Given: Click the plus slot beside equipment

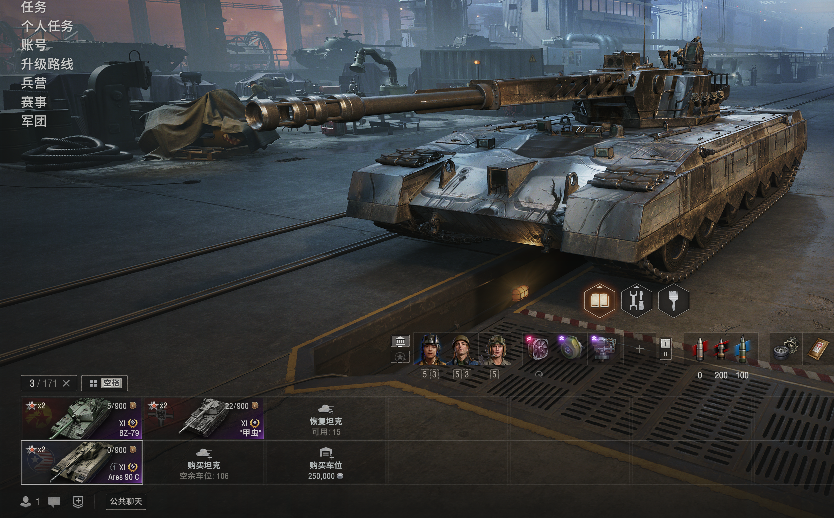Looking at the screenshot, I should pos(640,349).
